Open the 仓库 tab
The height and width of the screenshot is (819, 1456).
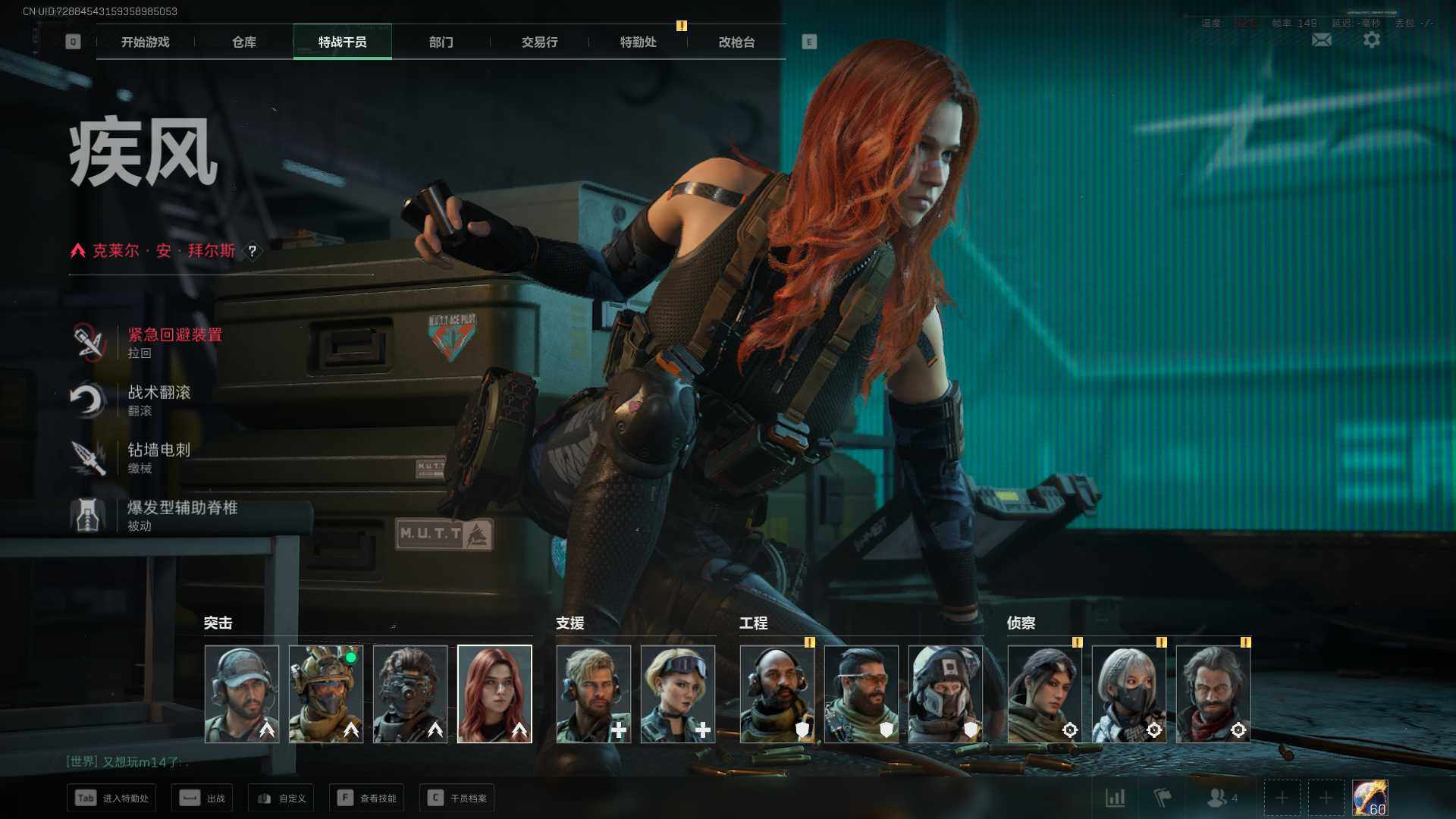coord(244,42)
